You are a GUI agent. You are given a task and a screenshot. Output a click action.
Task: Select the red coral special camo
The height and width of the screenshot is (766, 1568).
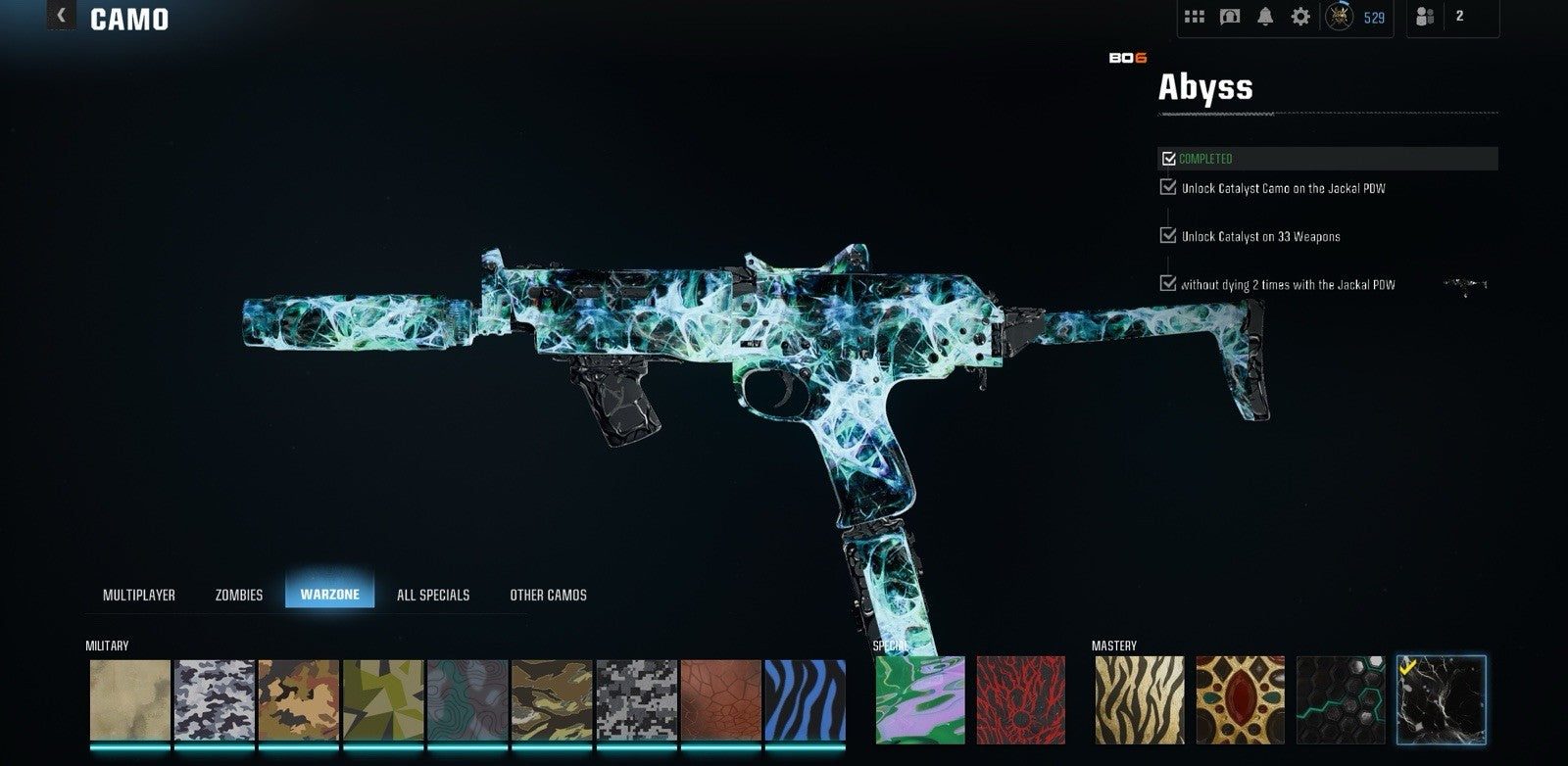[1020, 699]
